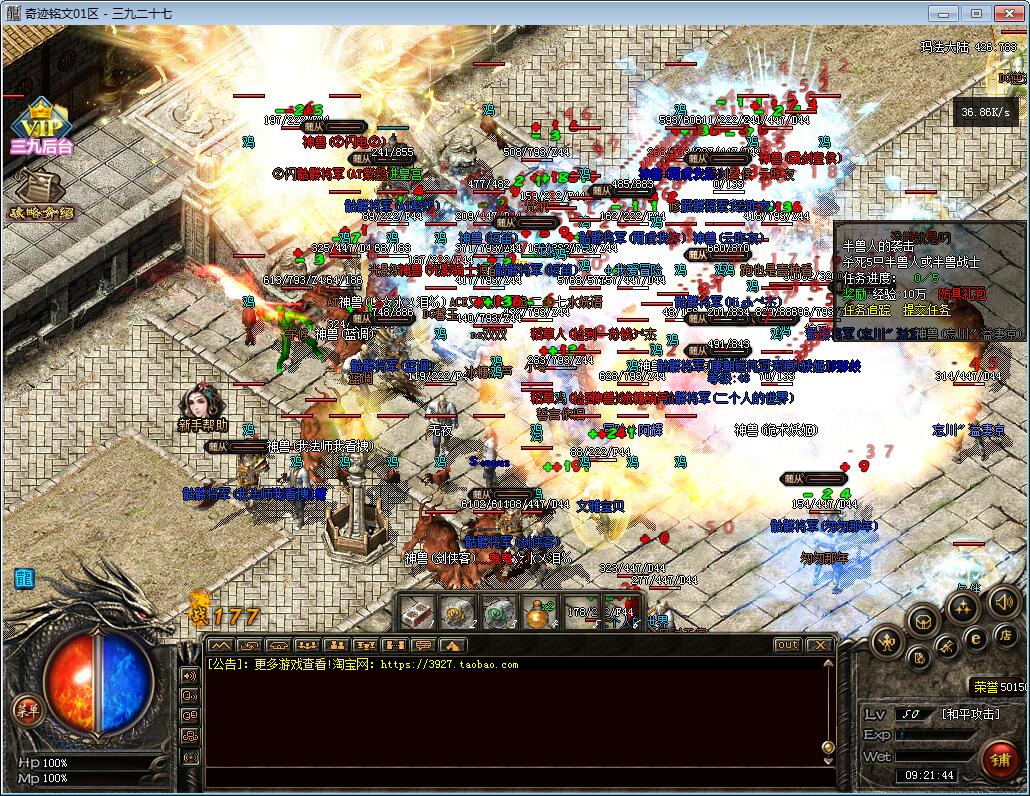This screenshot has height=796, width=1030.
Task: Close the chat panel with the X
Action: (x=819, y=645)
